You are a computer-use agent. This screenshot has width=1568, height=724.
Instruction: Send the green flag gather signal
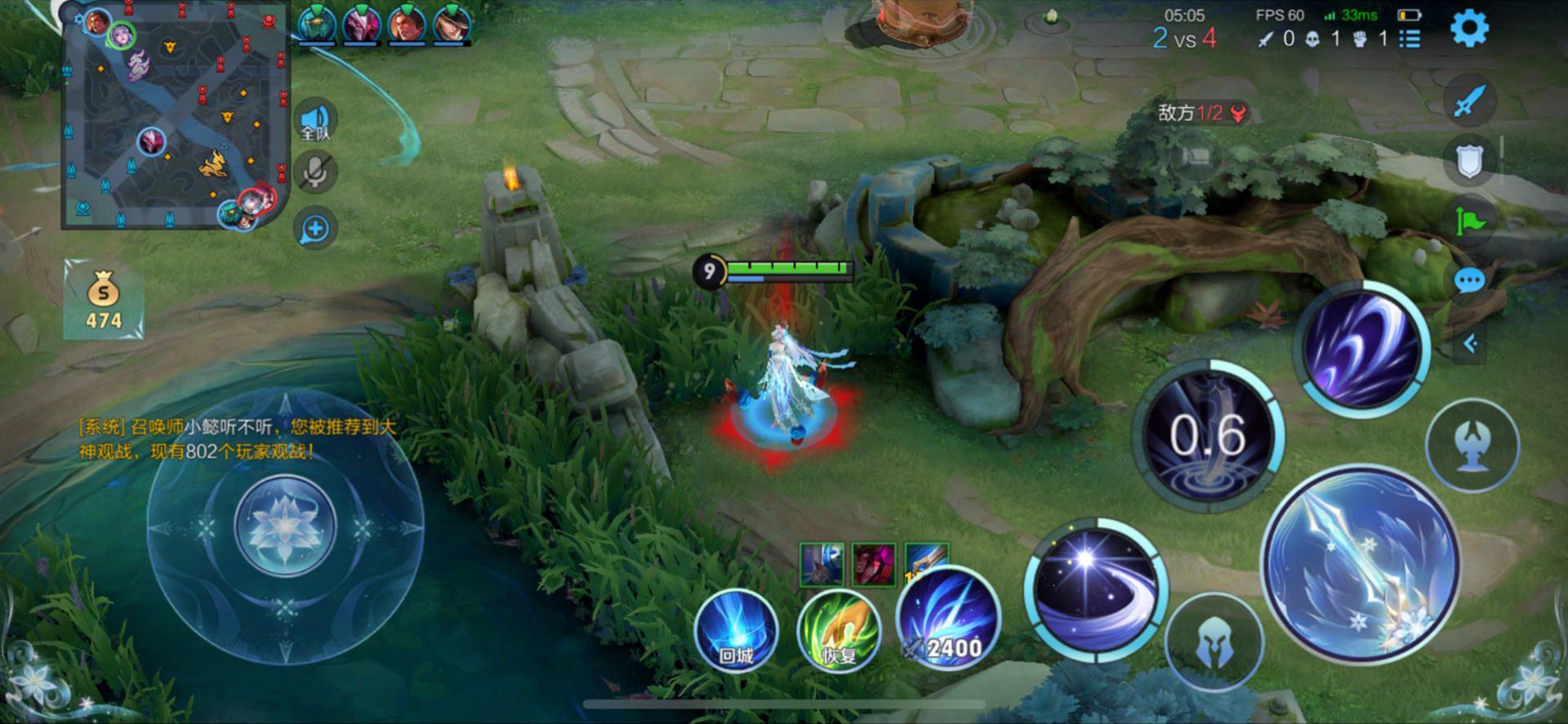click(x=1469, y=221)
